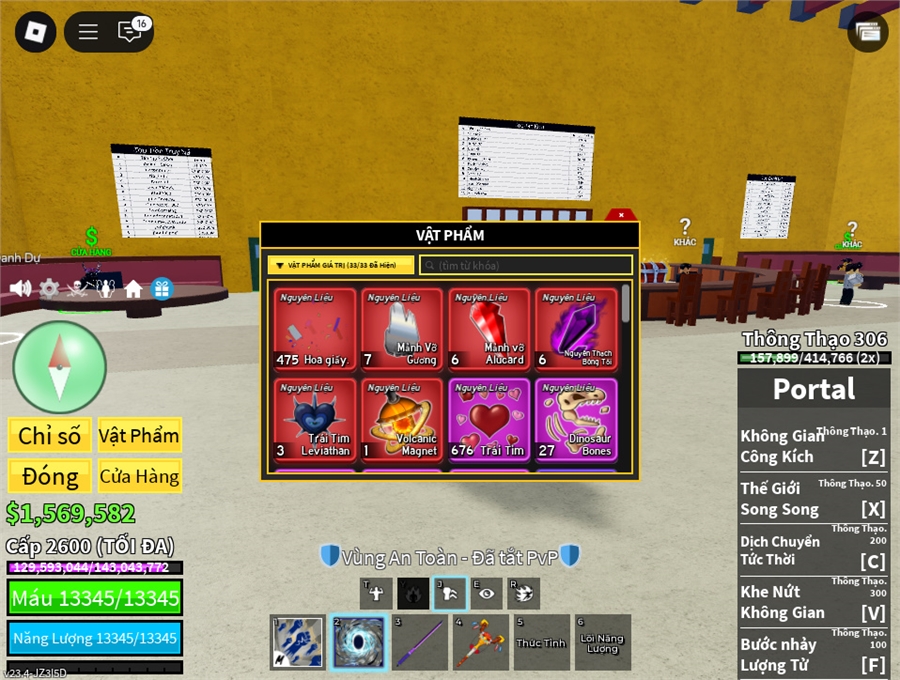Viewport: 900px width, 680px height.
Task: Open the Roblox chat window
Action: (130, 32)
